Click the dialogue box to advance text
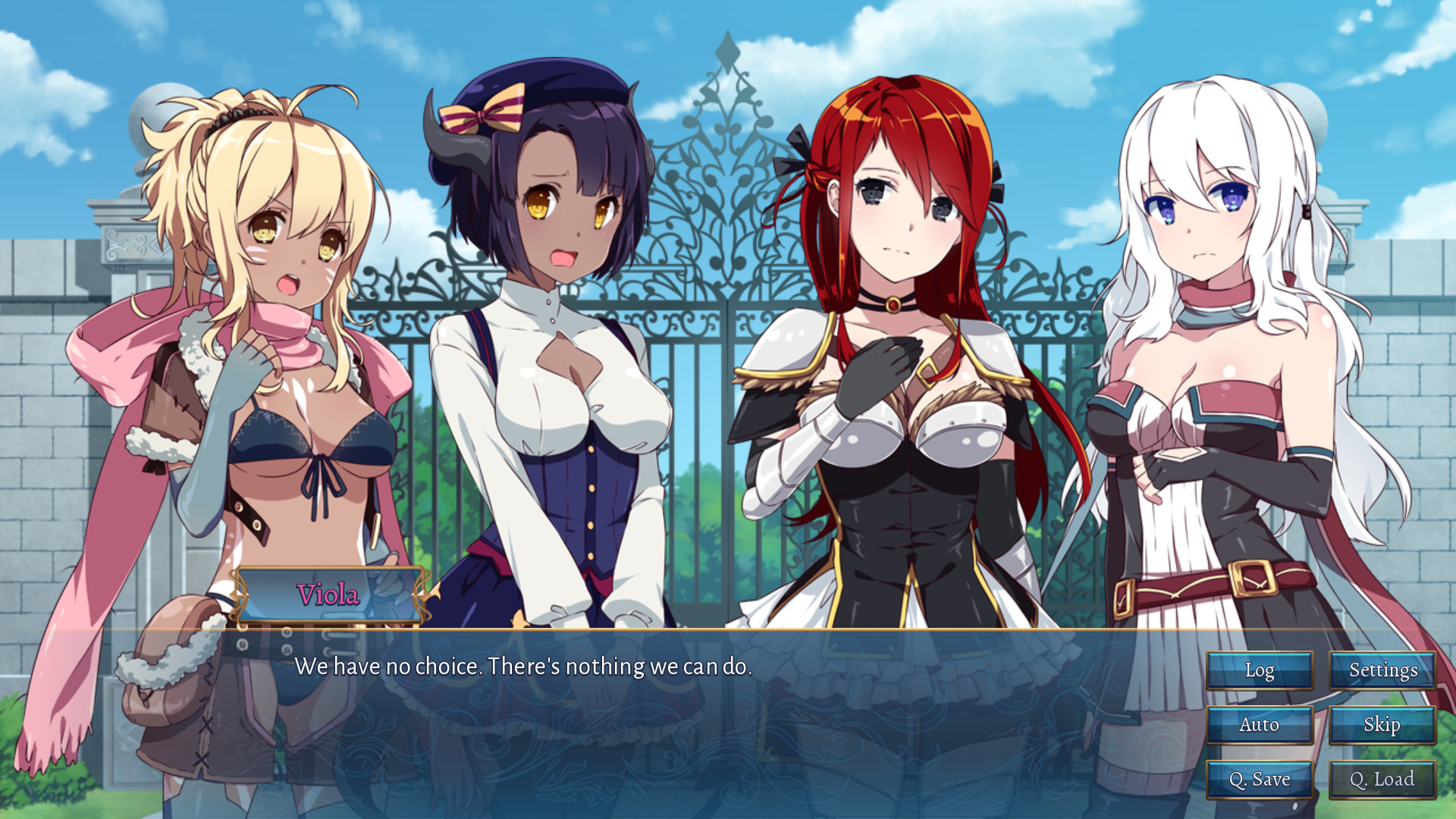This screenshot has height=819, width=1456. point(682,720)
